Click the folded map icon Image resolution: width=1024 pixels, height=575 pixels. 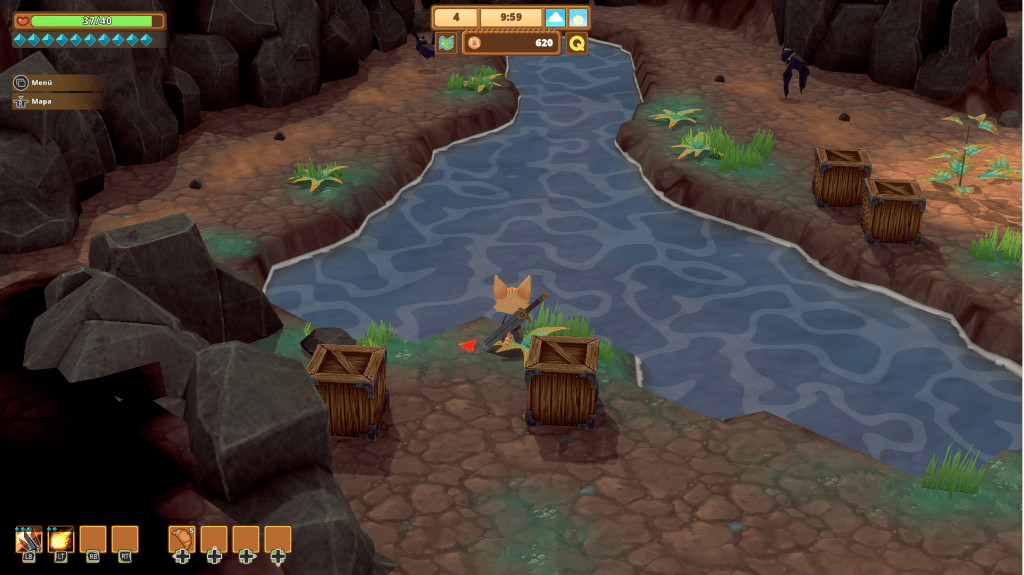447,43
